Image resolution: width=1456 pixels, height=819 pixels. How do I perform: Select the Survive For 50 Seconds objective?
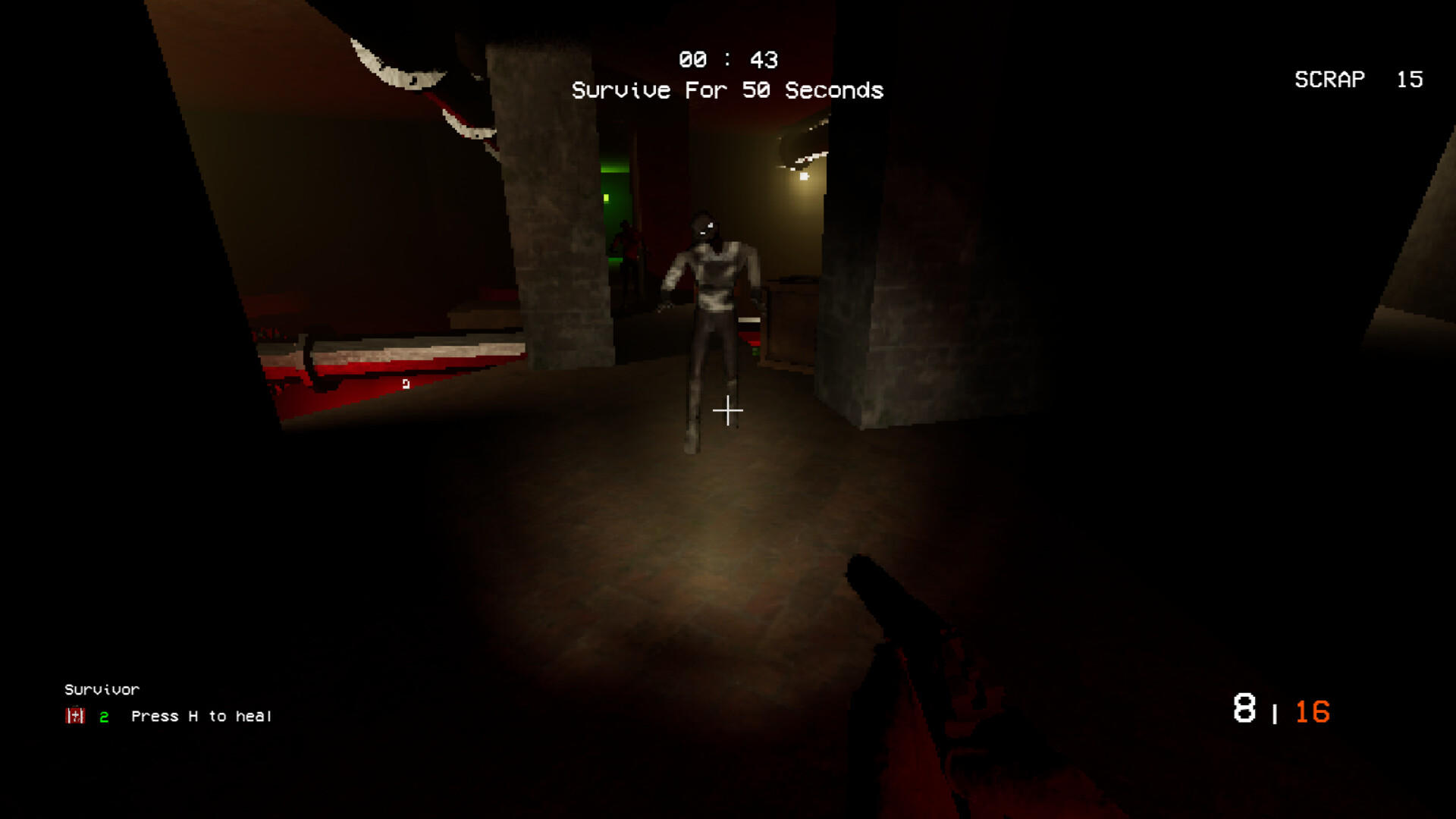tap(728, 89)
